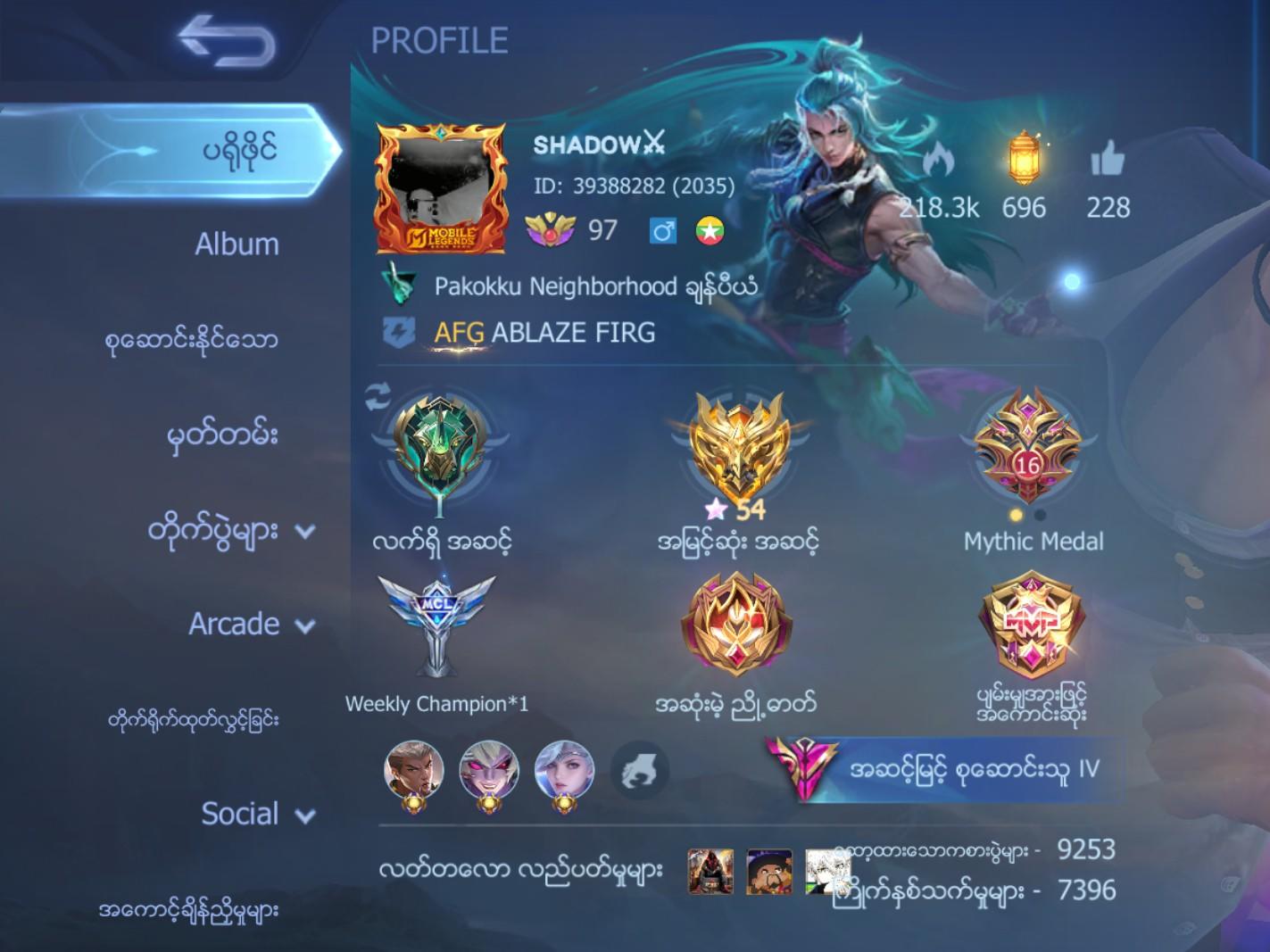1270x952 pixels.
Task: Select the Myanmar flag icon
Action: [709, 231]
